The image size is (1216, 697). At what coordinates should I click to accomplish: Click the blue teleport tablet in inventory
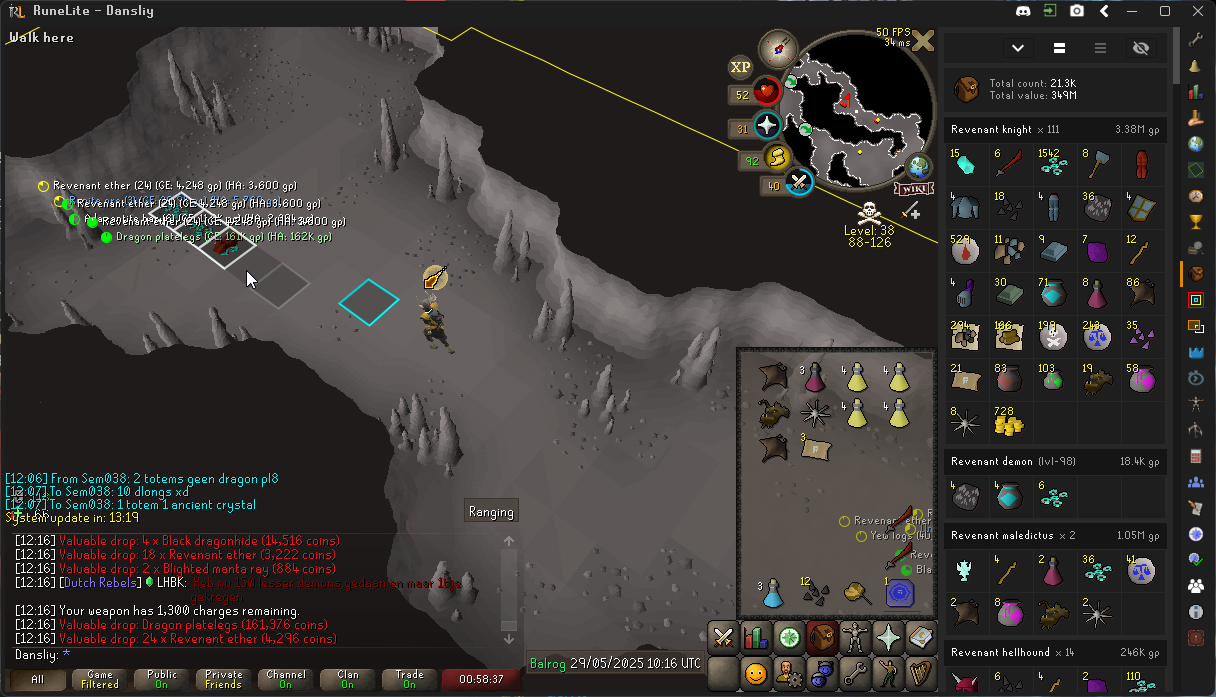(x=898, y=592)
